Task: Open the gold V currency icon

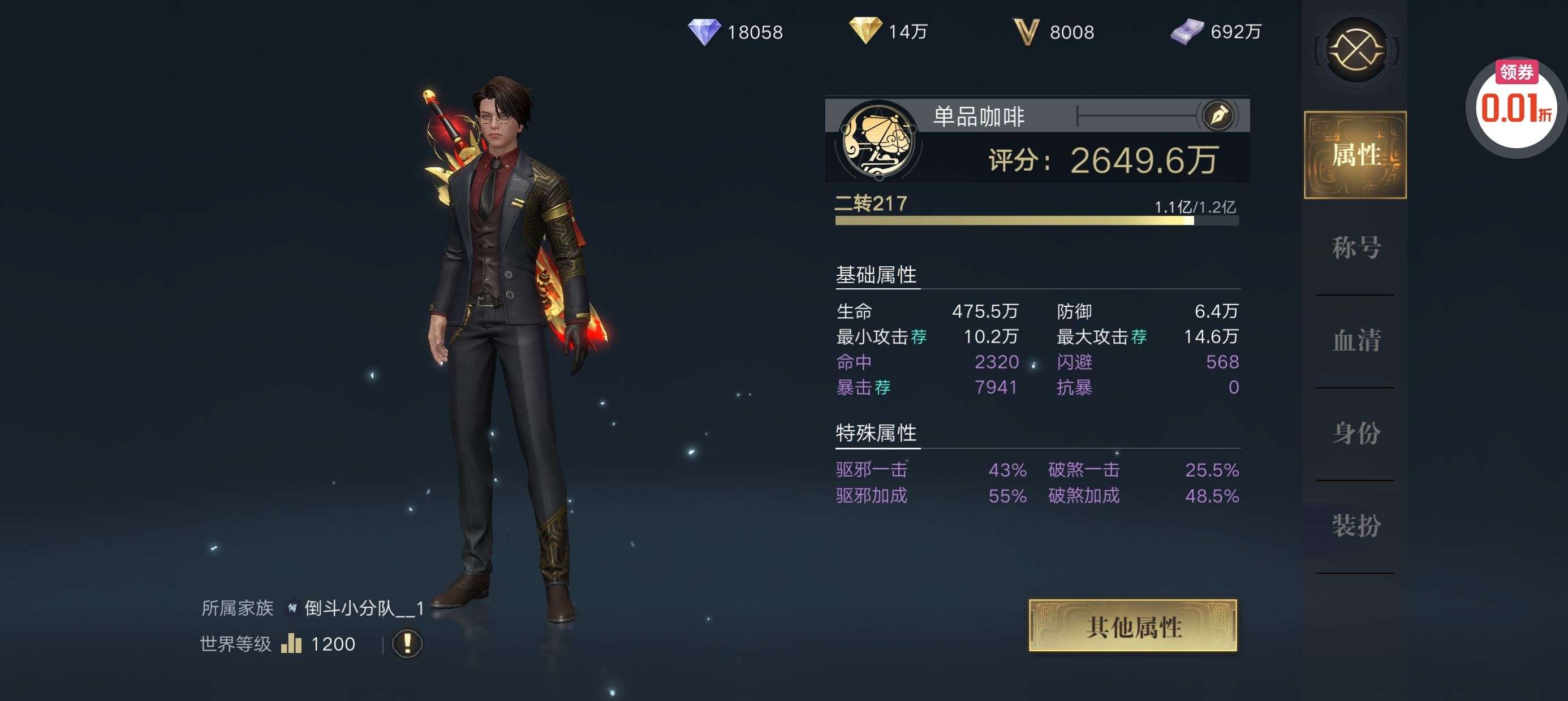Action: pos(1026,31)
